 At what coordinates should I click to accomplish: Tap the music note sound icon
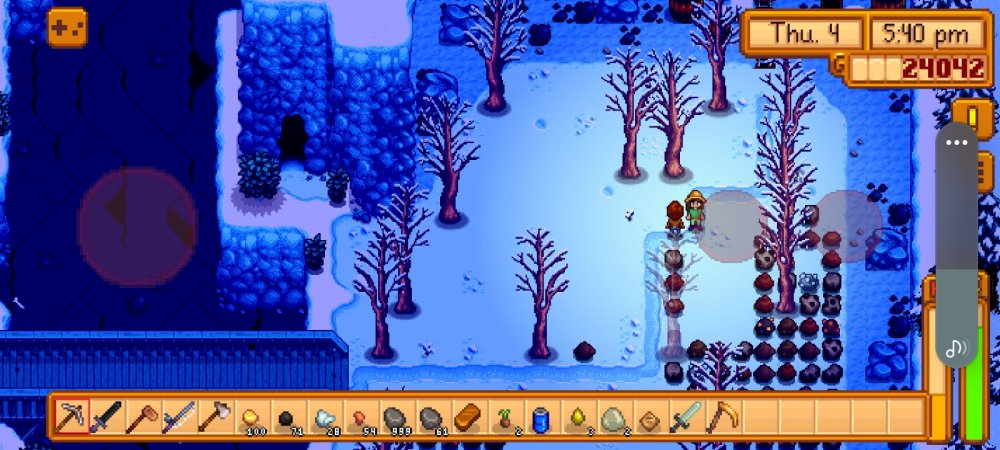tap(956, 347)
